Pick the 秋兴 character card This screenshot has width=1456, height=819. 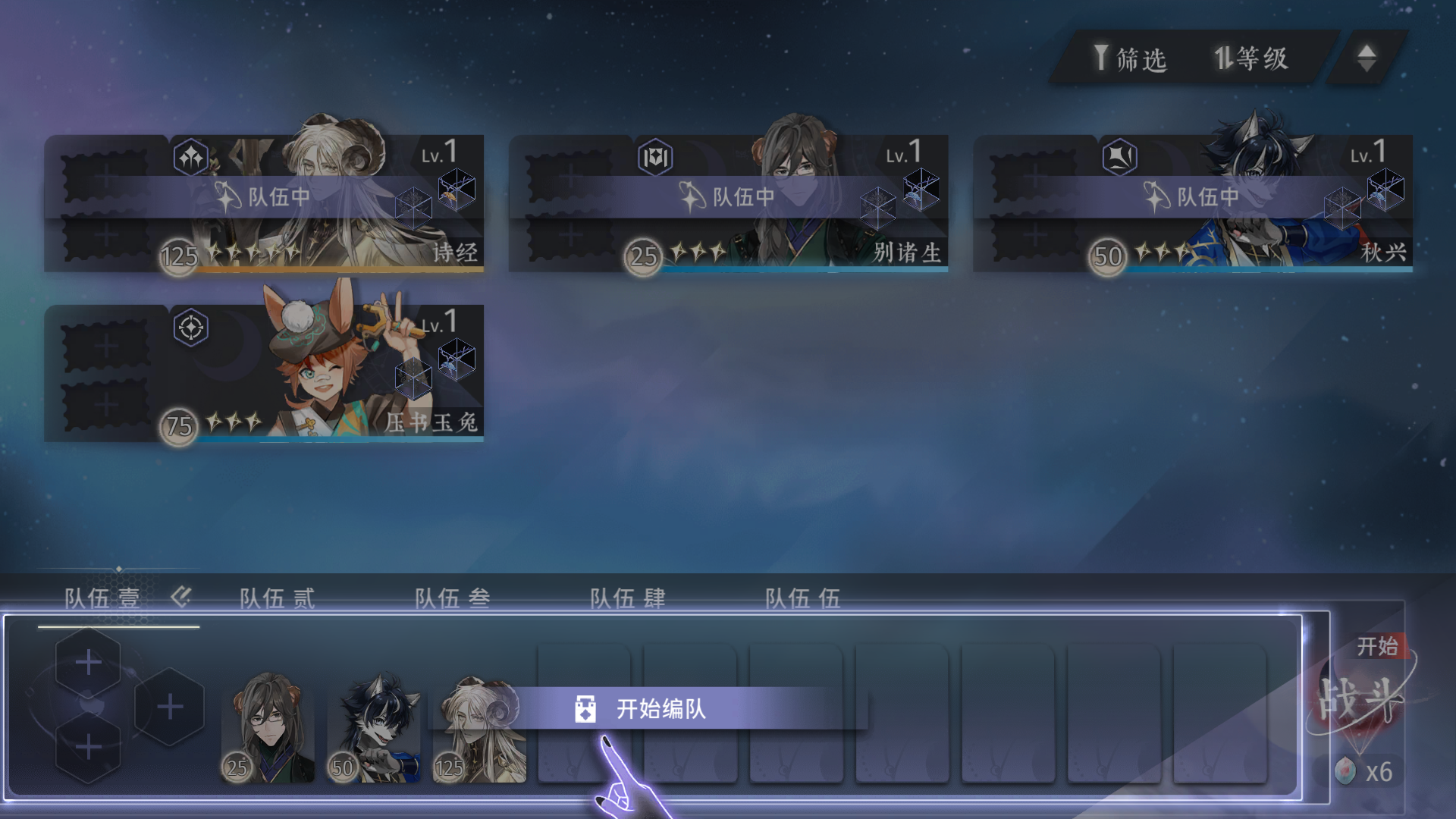point(1230,205)
